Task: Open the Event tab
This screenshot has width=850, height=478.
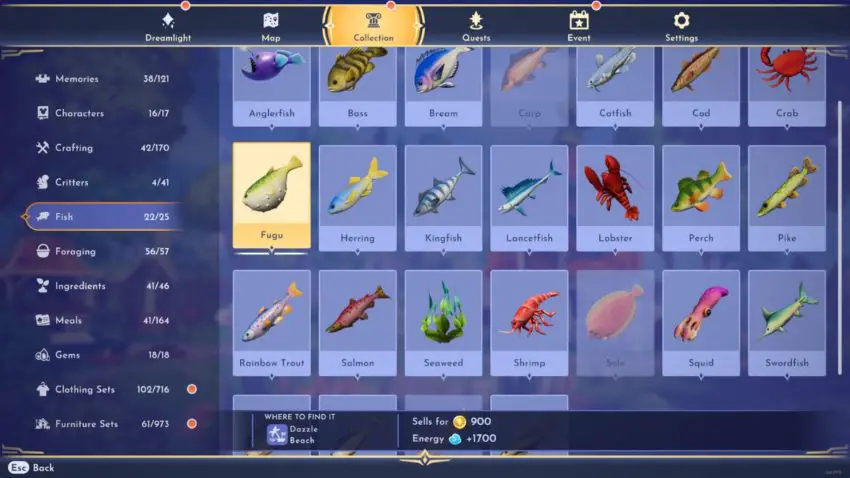Action: (x=579, y=27)
